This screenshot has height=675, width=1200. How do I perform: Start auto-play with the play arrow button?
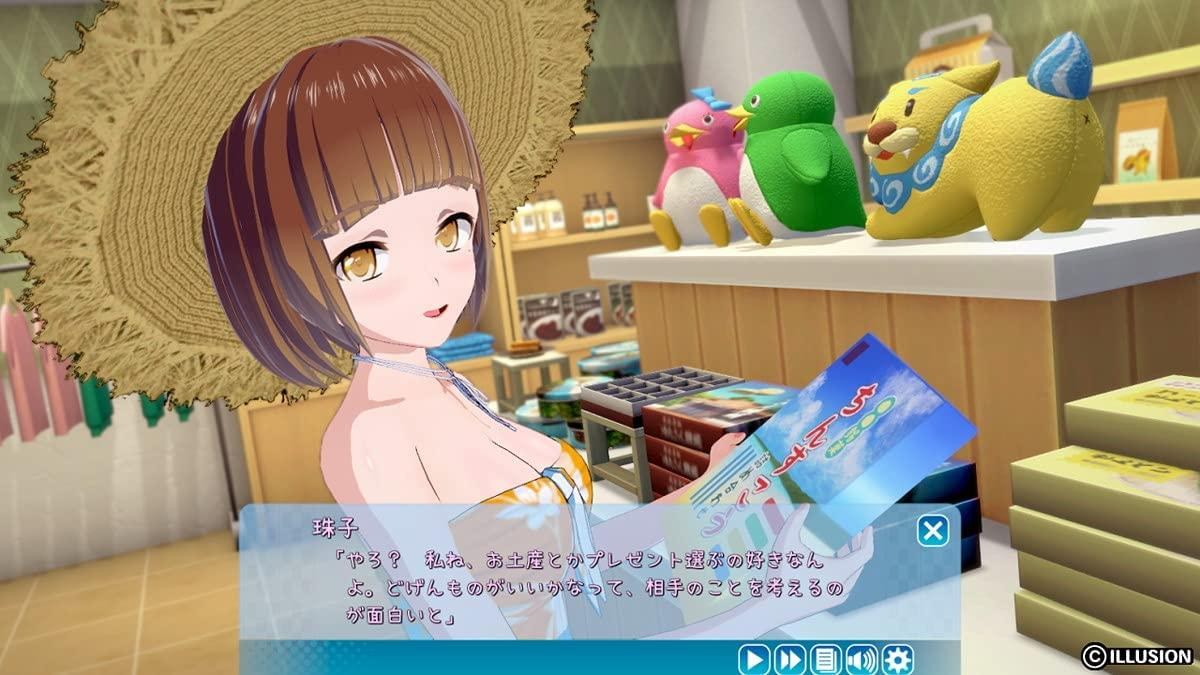coord(753,659)
